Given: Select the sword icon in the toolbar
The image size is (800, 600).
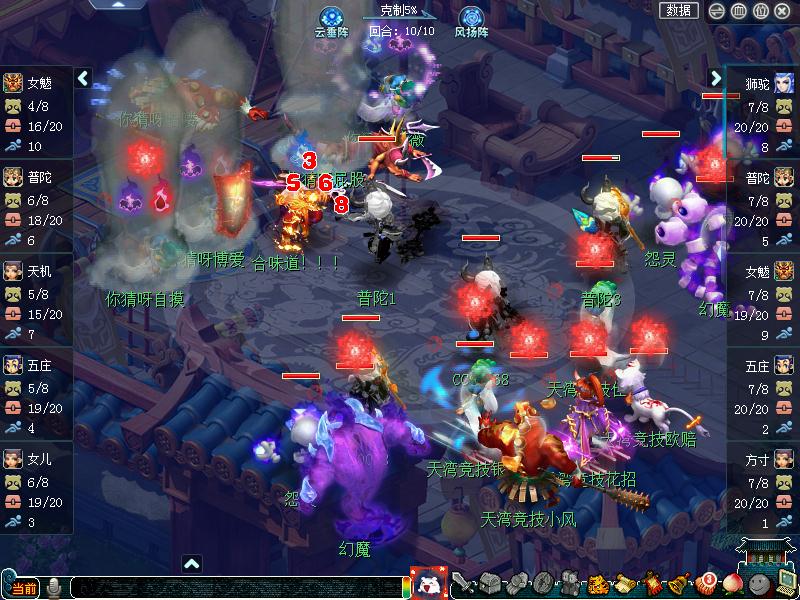Looking at the screenshot, I should 464,584.
